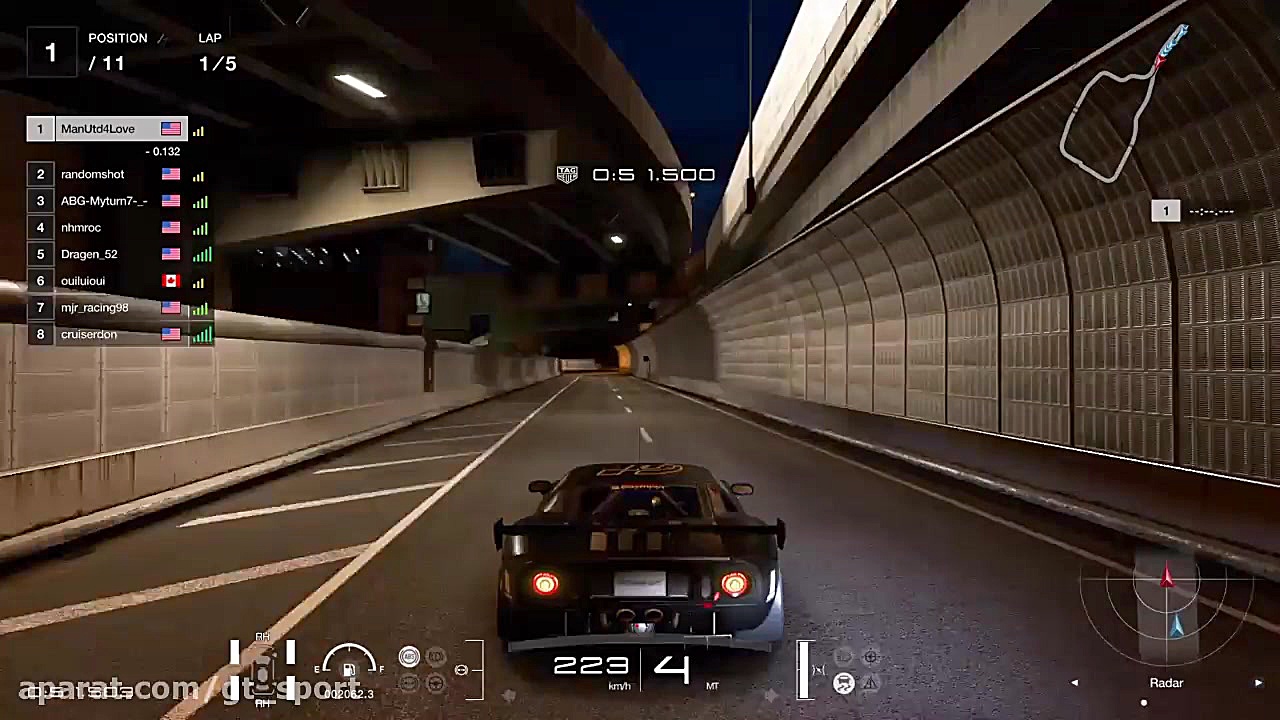Click the hazard warning triangle icon
The height and width of the screenshot is (720, 1280).
coord(870,682)
